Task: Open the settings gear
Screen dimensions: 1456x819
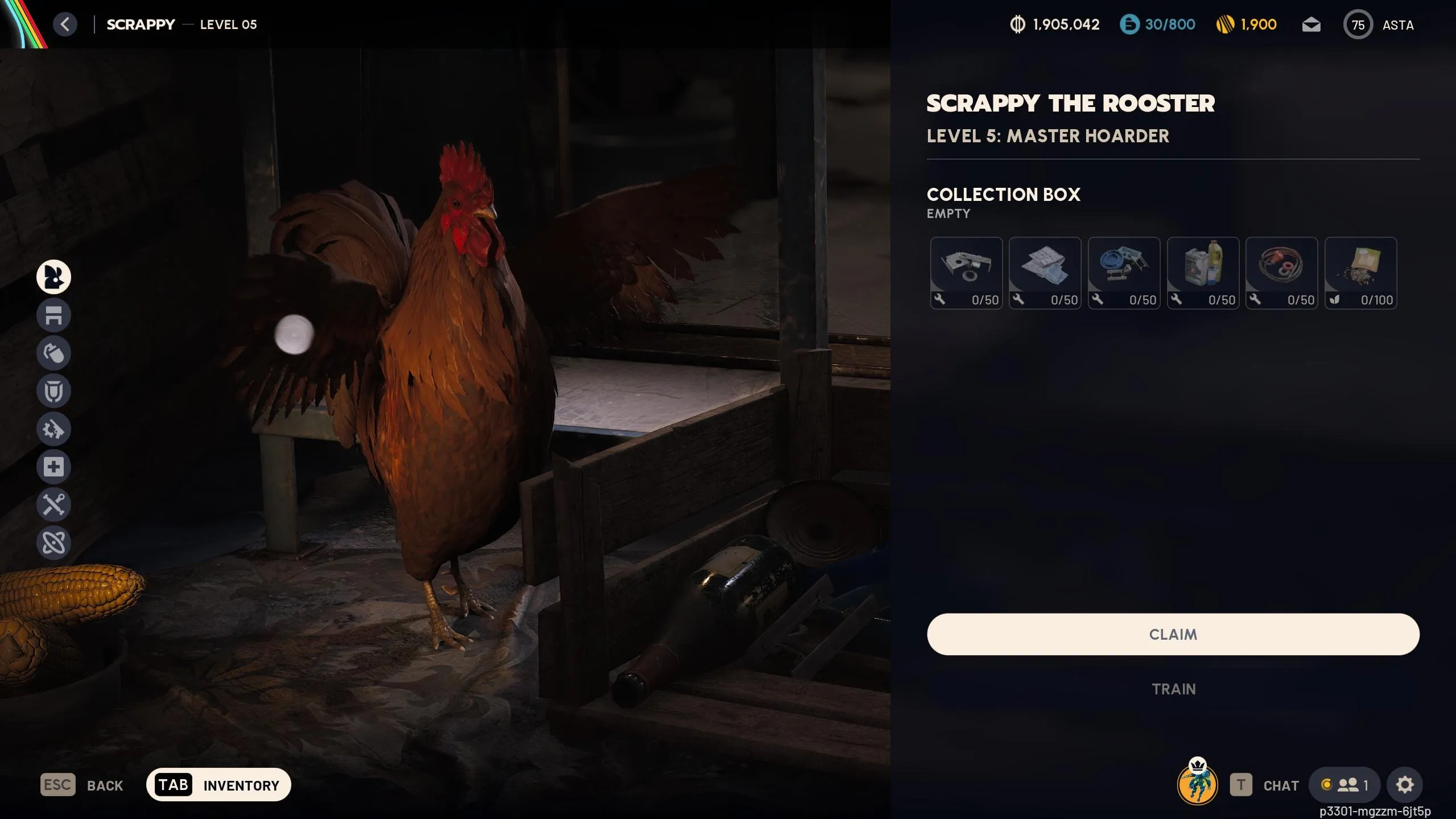Action: [x=1404, y=785]
